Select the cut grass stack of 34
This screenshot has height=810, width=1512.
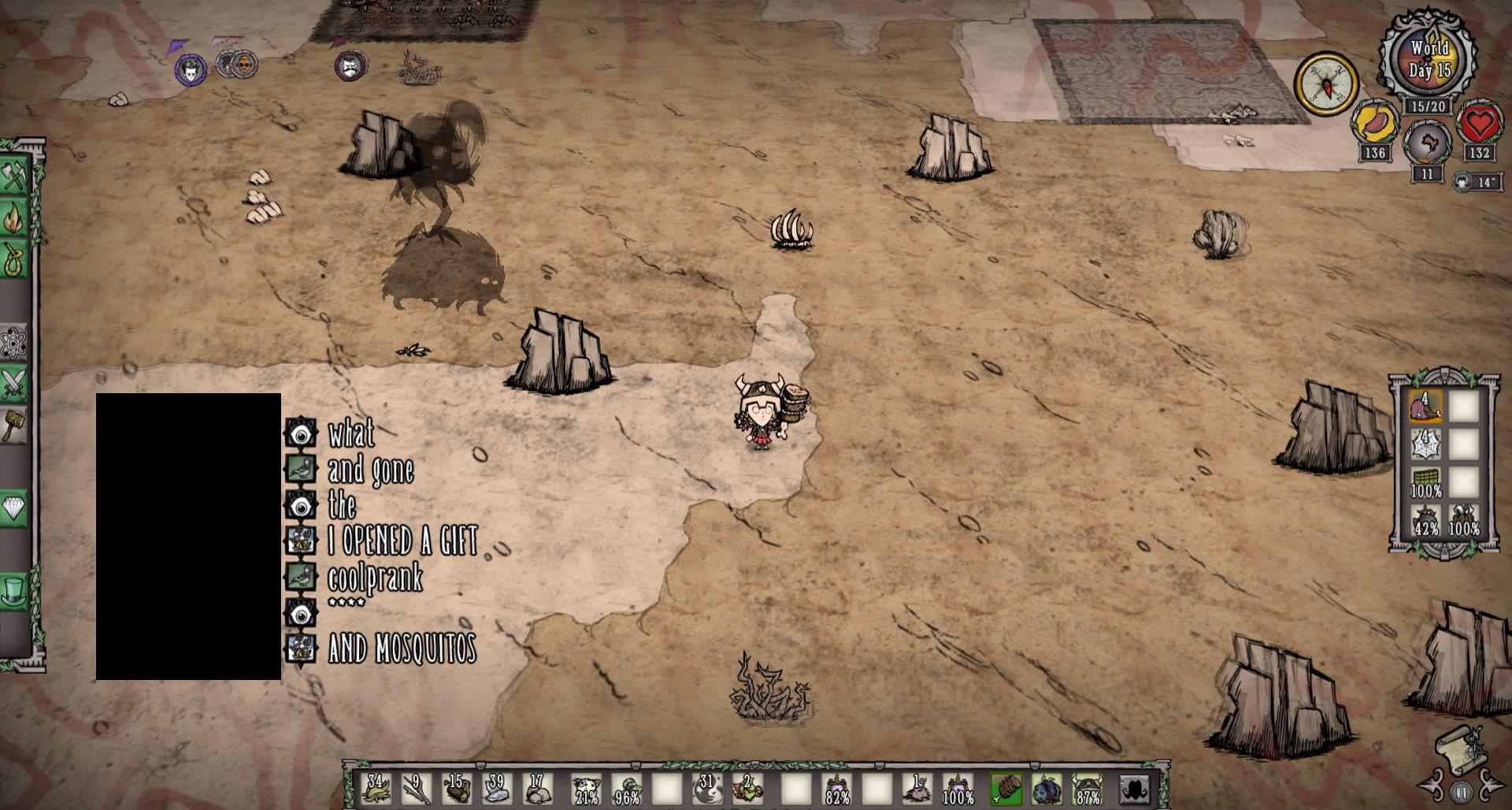click(376, 788)
